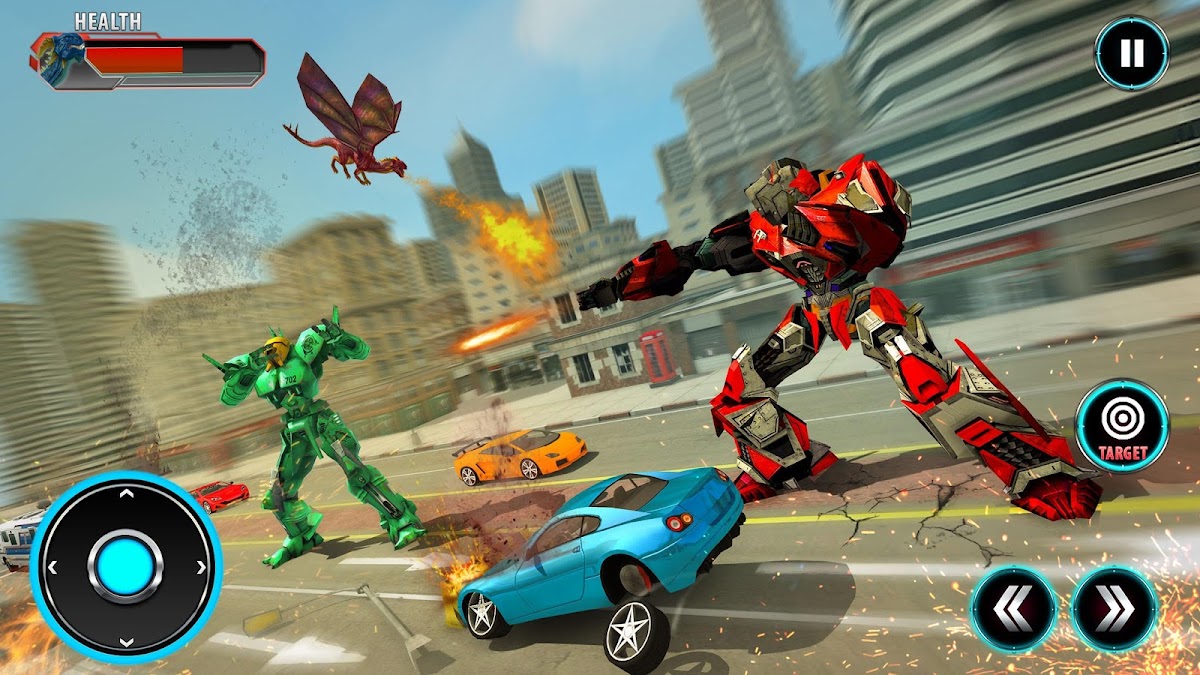Click the virtual joystick's blue center knob
The height and width of the screenshot is (675, 1200).
[126, 567]
